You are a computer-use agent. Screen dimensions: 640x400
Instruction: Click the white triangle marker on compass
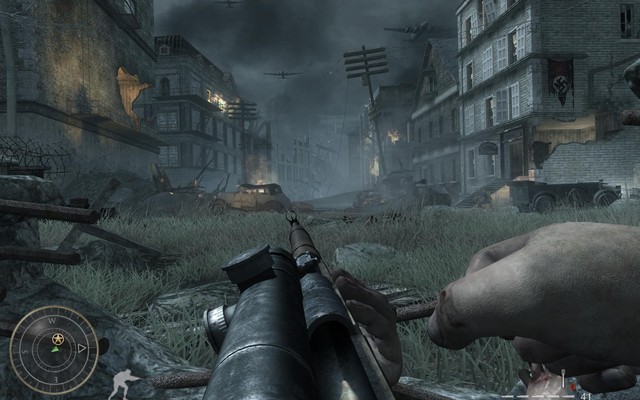82,349
